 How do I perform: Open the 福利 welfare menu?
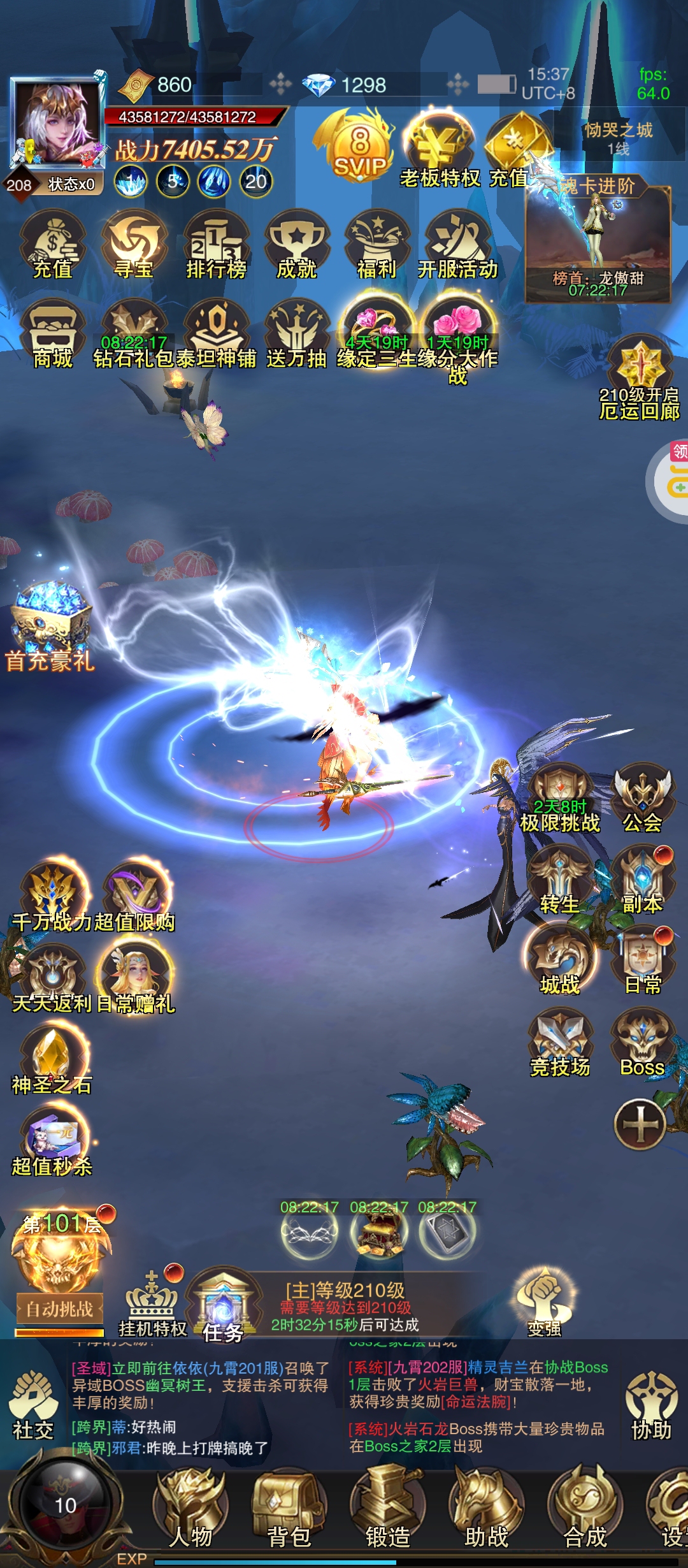(x=377, y=246)
